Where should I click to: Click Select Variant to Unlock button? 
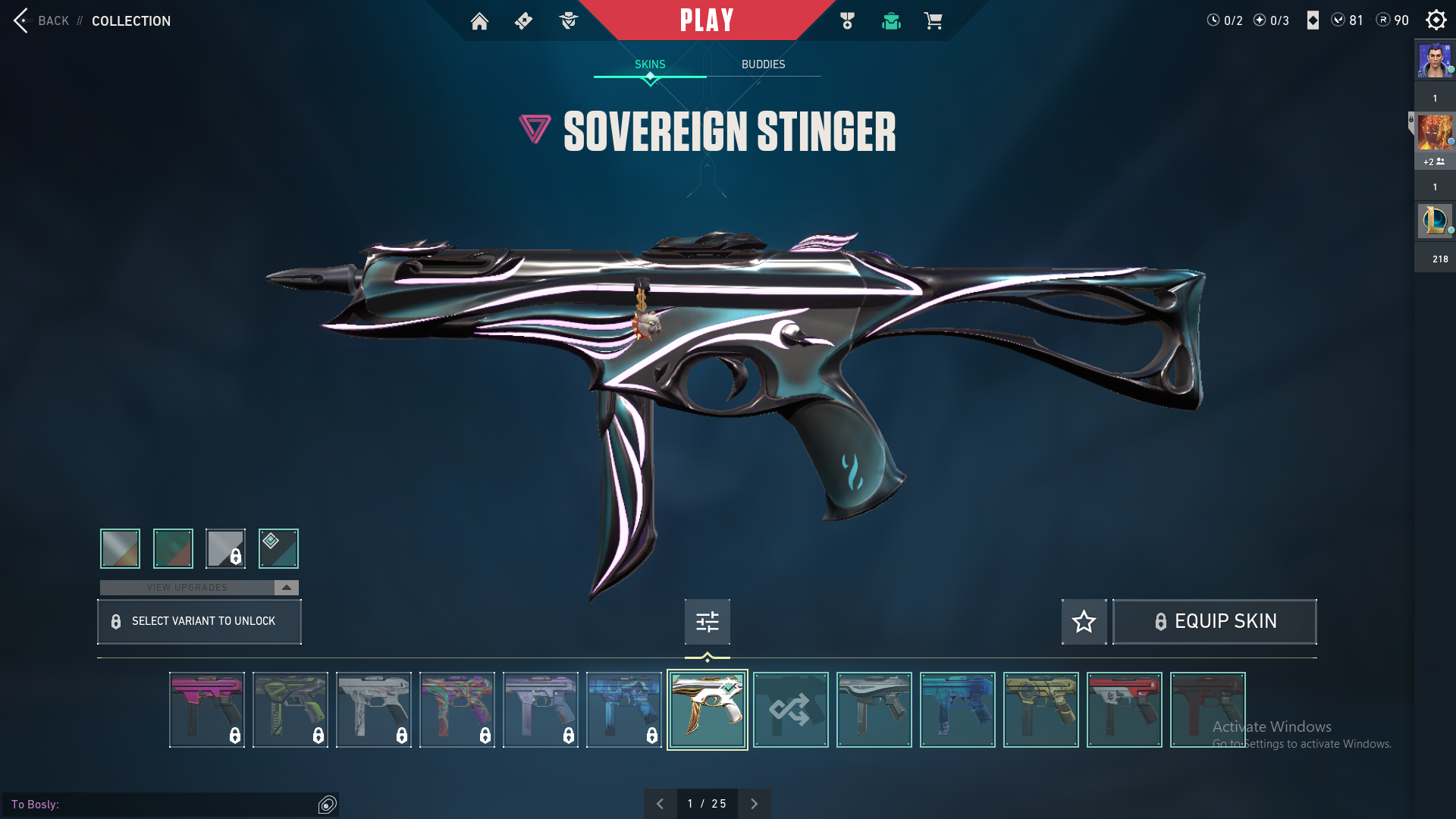tap(199, 622)
